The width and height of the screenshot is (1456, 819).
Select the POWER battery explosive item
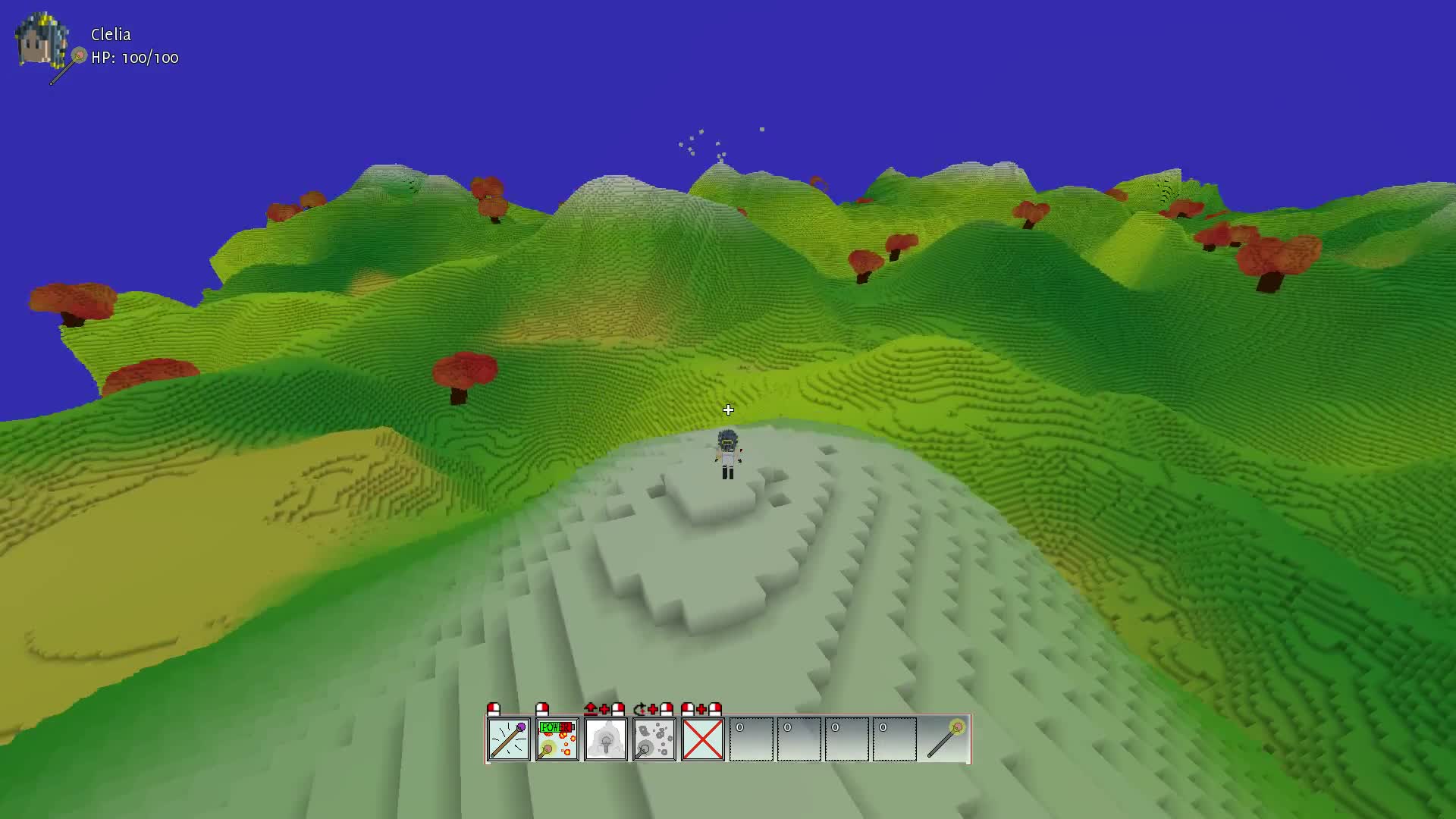click(557, 739)
